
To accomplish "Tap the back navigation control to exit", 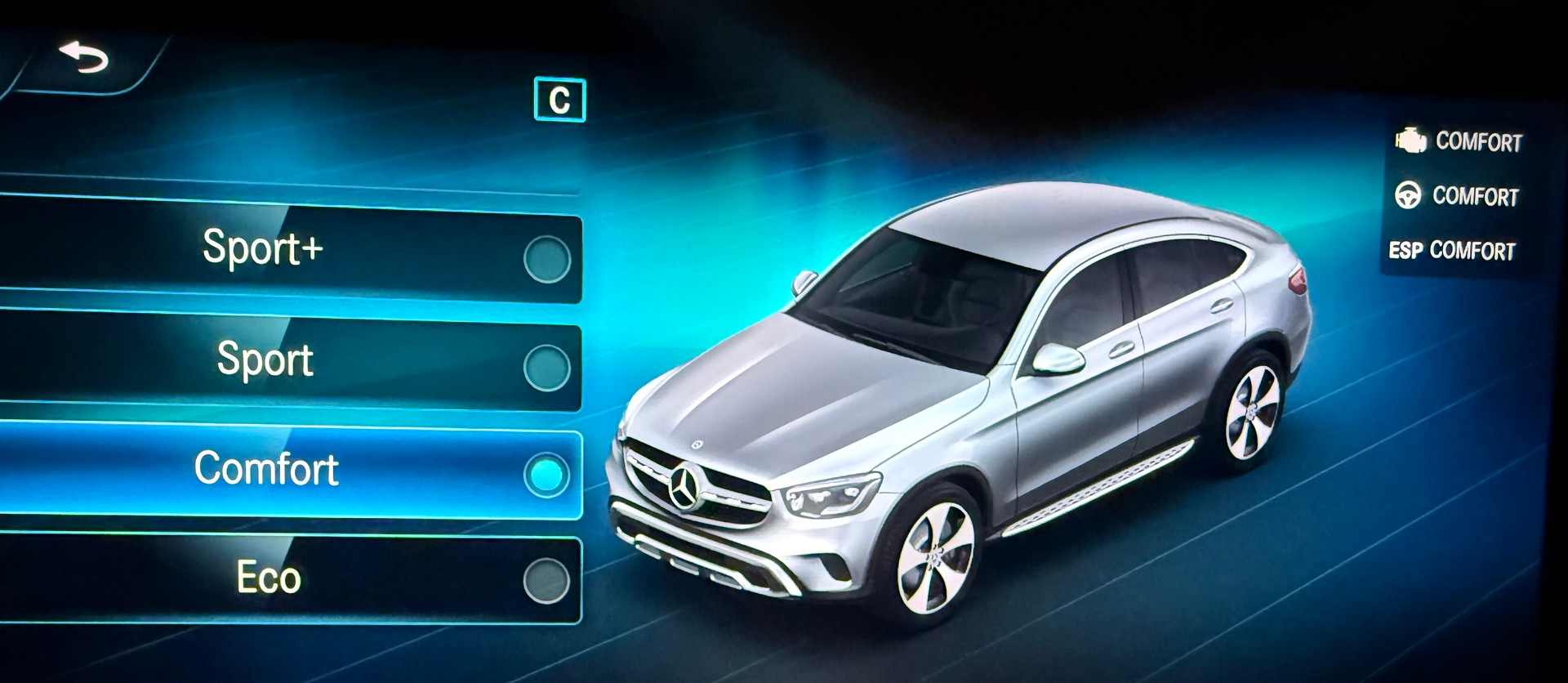I will point(84,56).
